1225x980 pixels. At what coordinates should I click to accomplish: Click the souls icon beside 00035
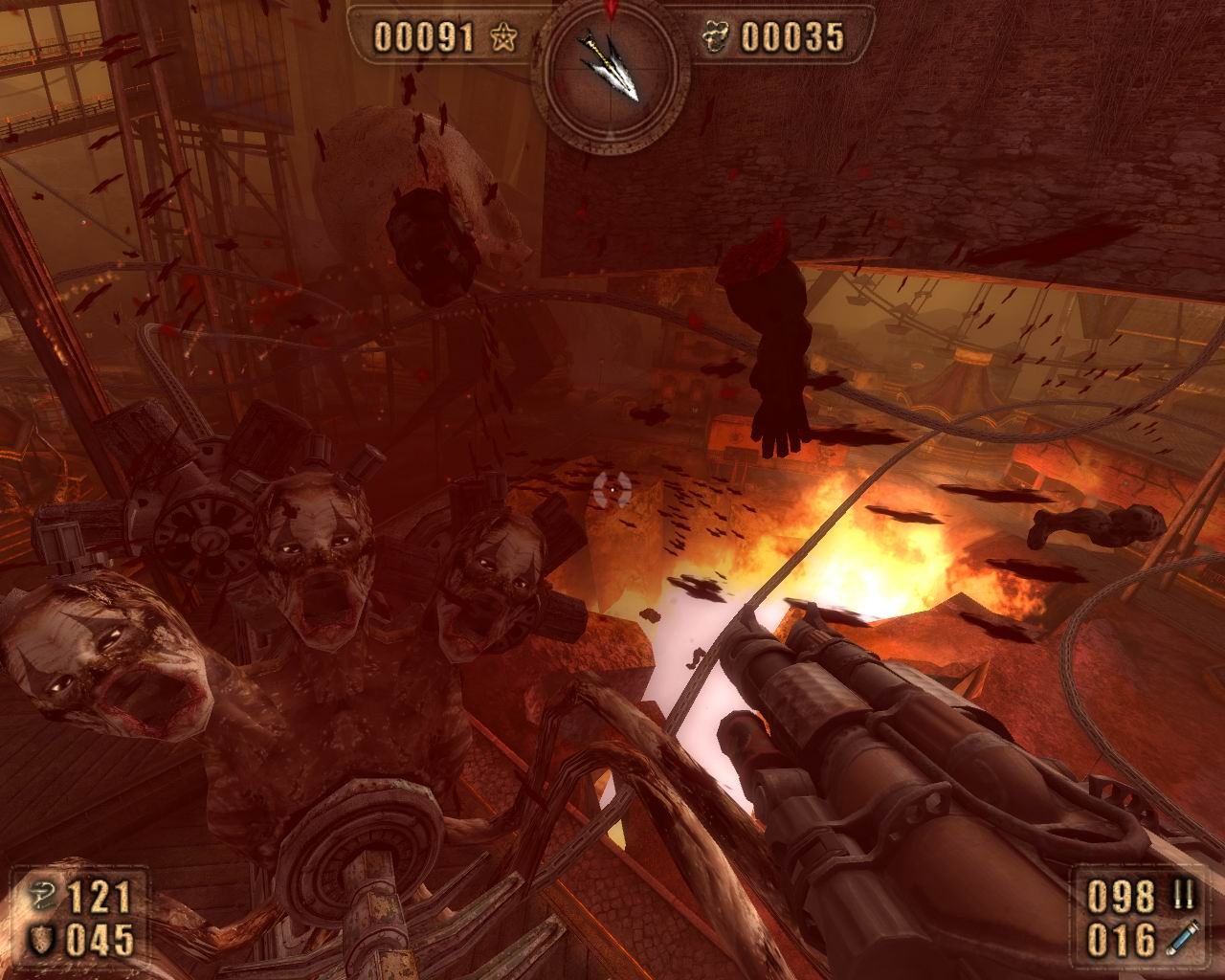pyautogui.click(x=714, y=37)
